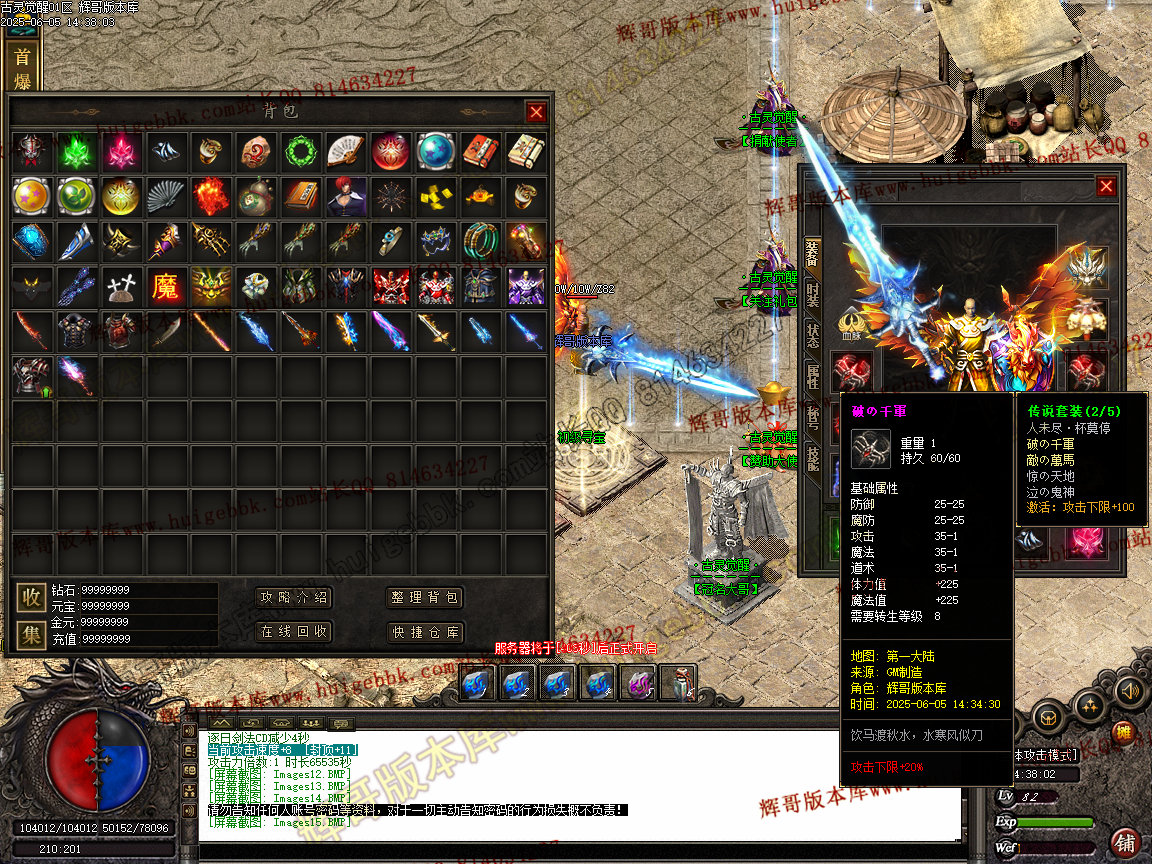The image size is (1152, 864).
Task: Toggle the sound speaker icon
Action: (1129, 690)
